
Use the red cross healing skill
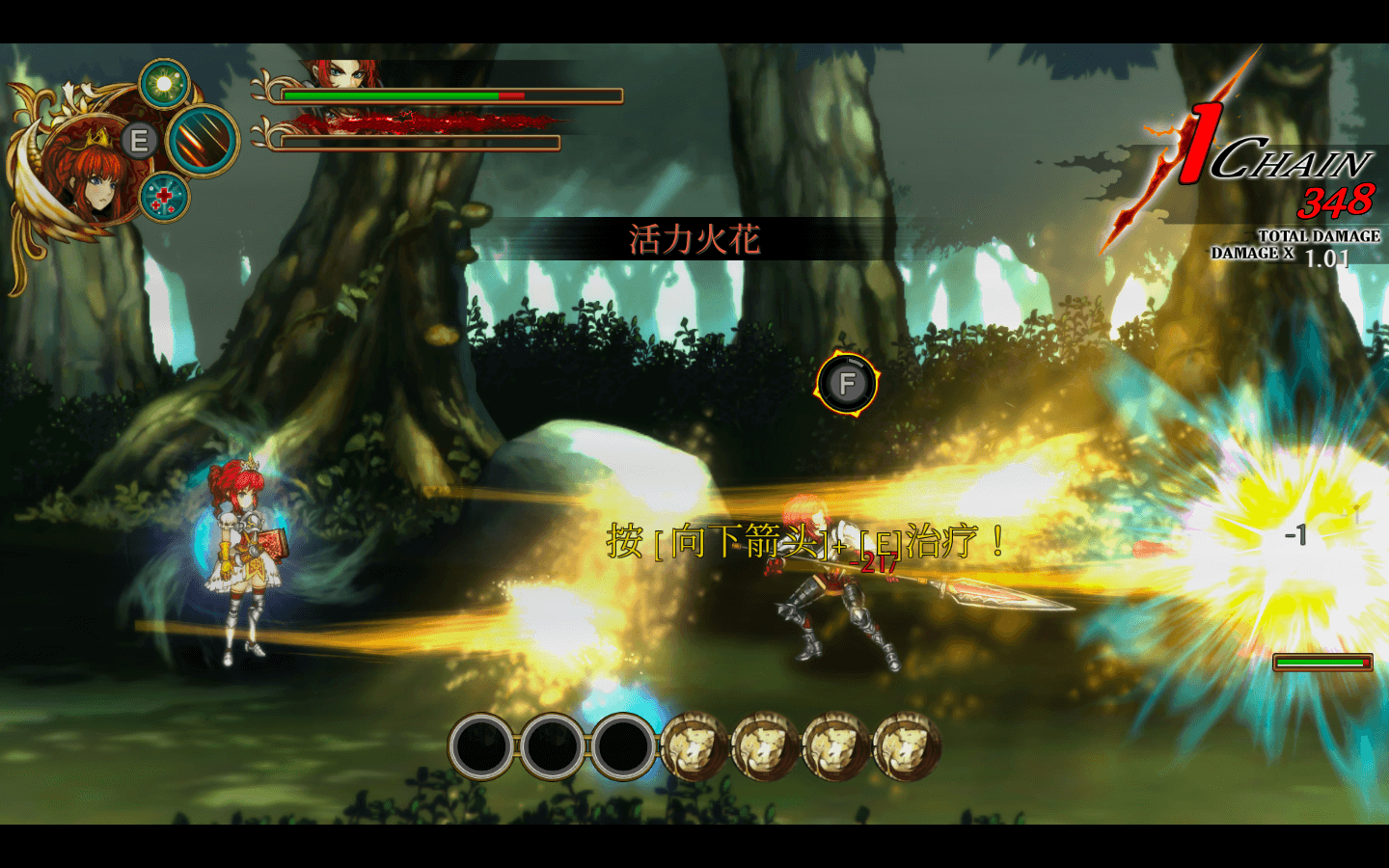(164, 198)
